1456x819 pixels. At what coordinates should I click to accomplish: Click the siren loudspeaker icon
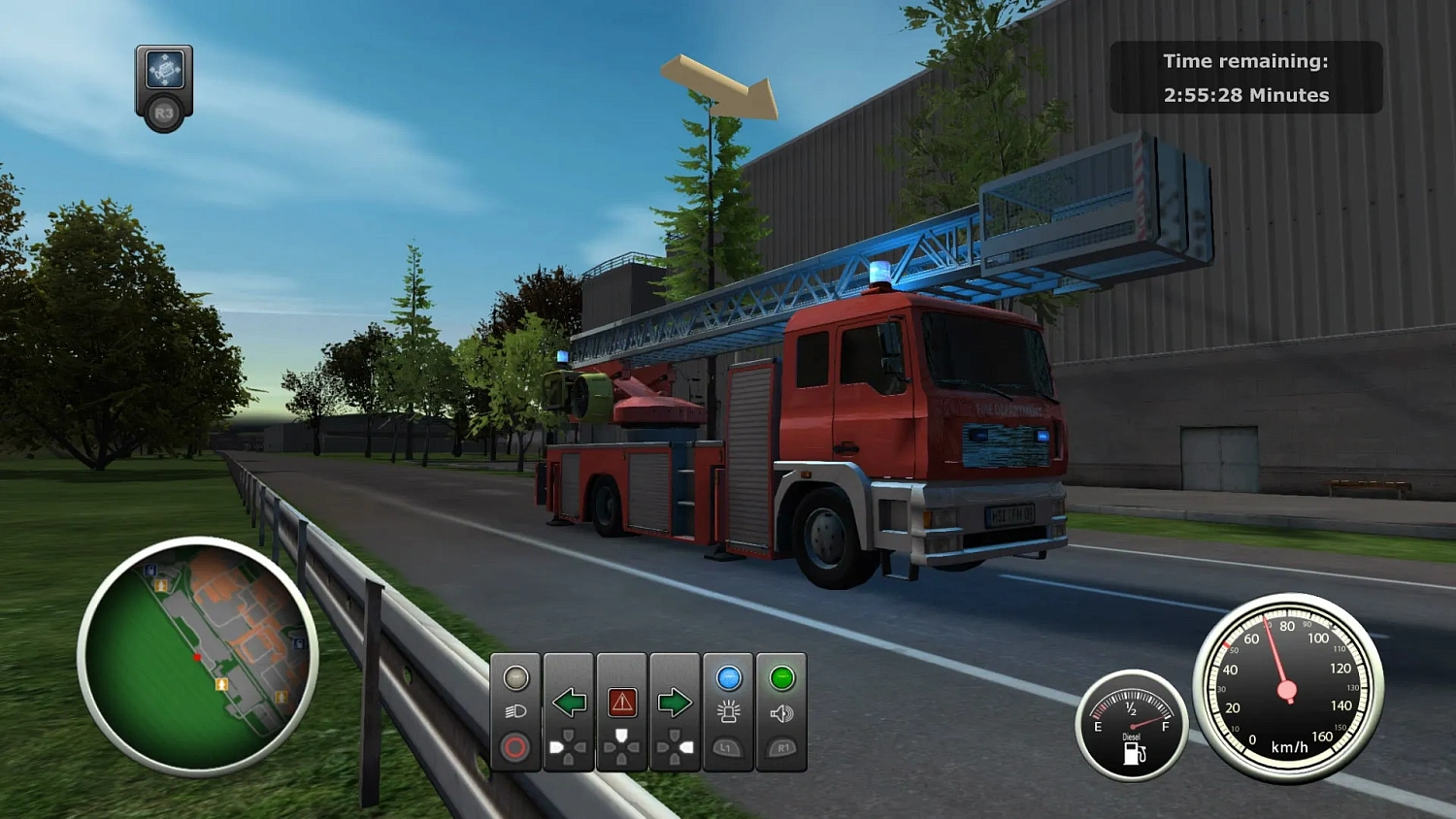coord(782,714)
